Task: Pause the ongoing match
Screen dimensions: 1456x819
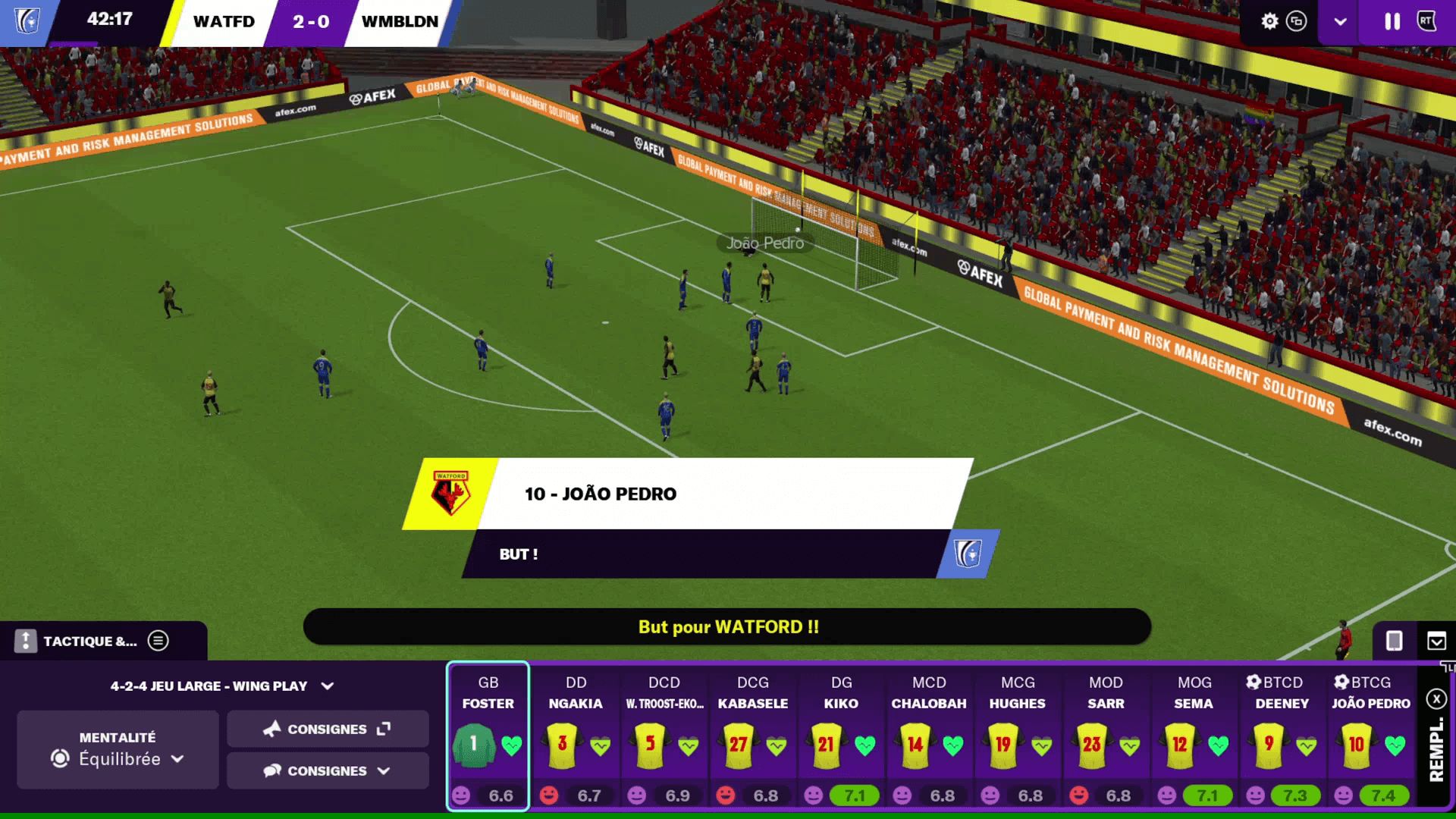Action: (1392, 22)
